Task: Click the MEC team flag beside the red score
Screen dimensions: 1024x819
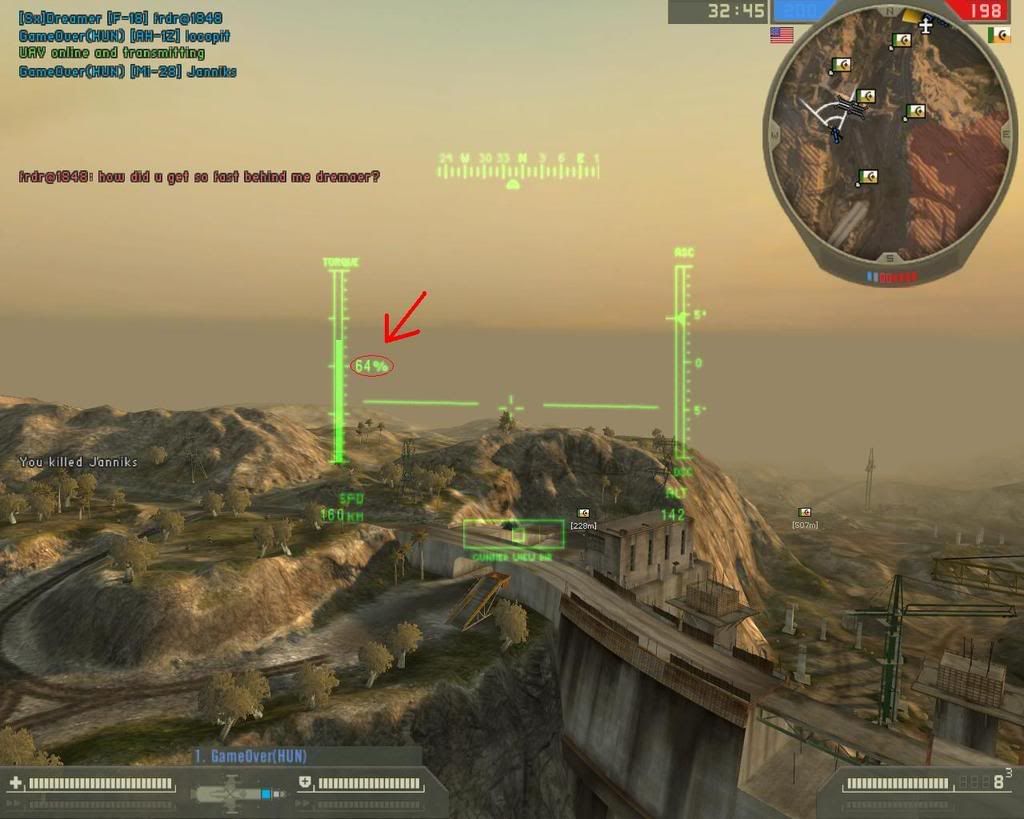Action: [x=998, y=35]
